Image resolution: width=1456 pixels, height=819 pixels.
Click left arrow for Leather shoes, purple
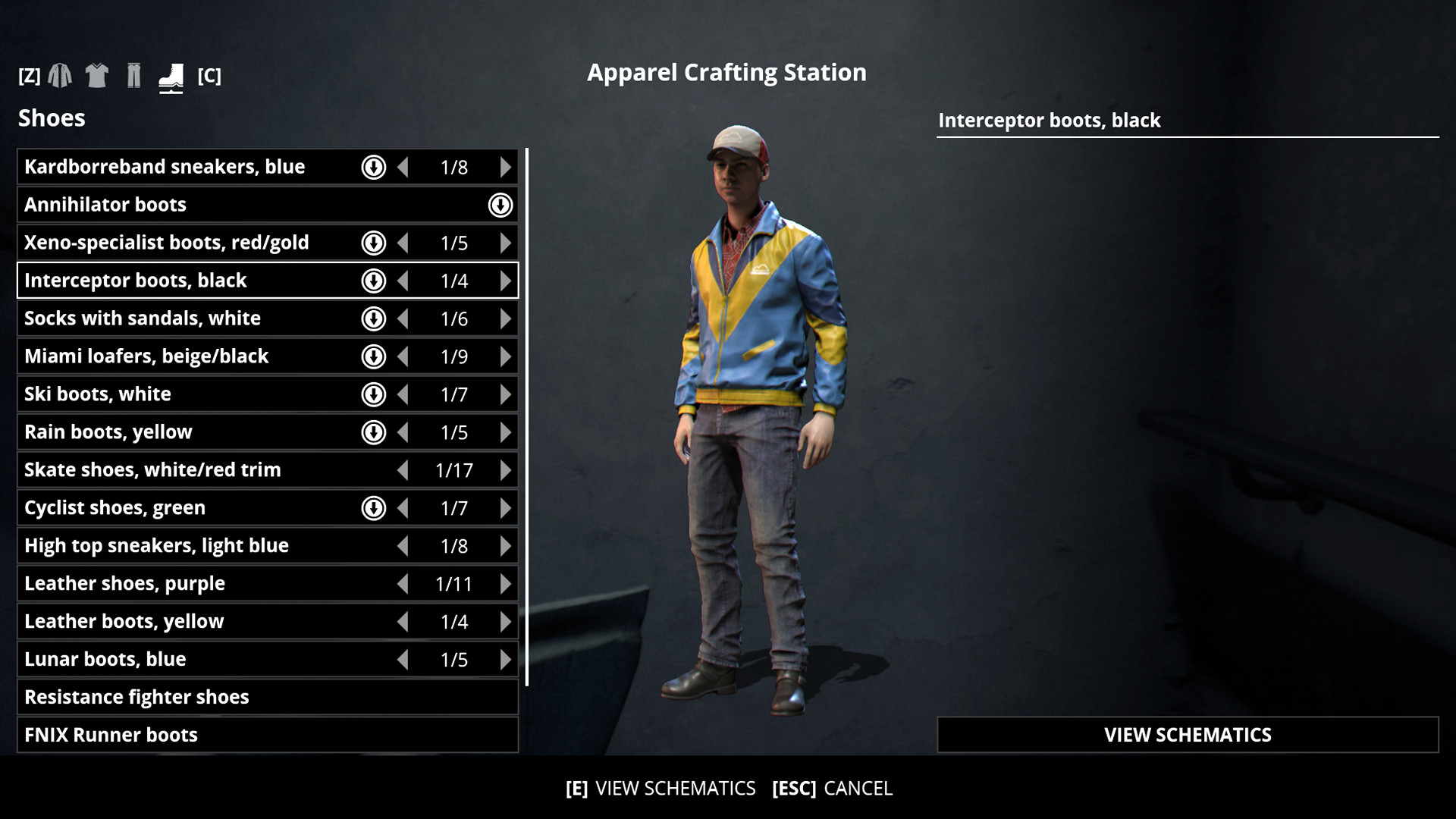[x=404, y=584]
